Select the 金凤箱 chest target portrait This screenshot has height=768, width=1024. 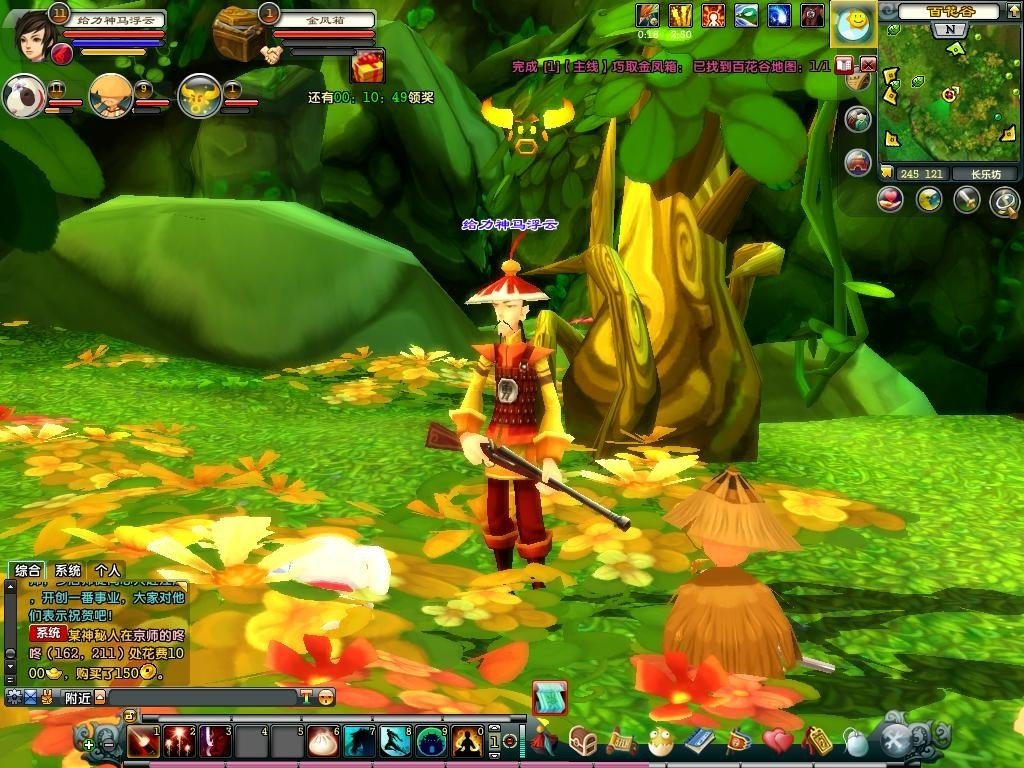[238, 33]
